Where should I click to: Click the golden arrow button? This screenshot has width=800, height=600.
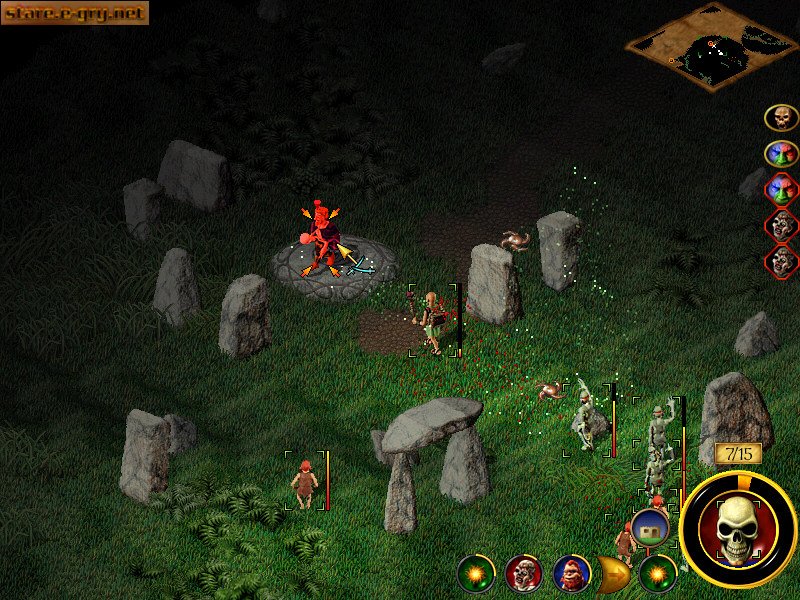pyautogui.click(x=613, y=573)
